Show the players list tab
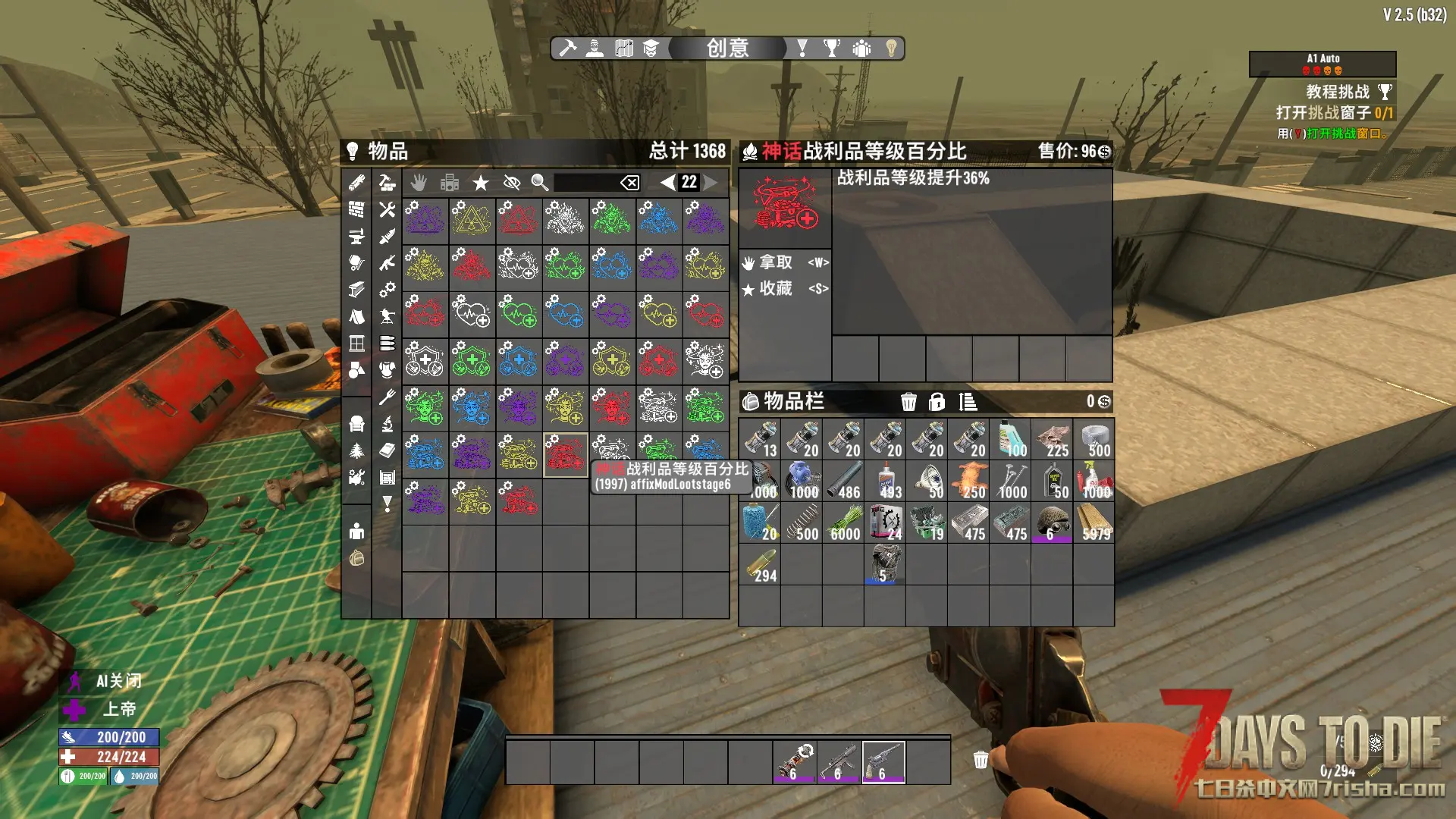The image size is (1456, 819). pyautogui.click(x=861, y=49)
